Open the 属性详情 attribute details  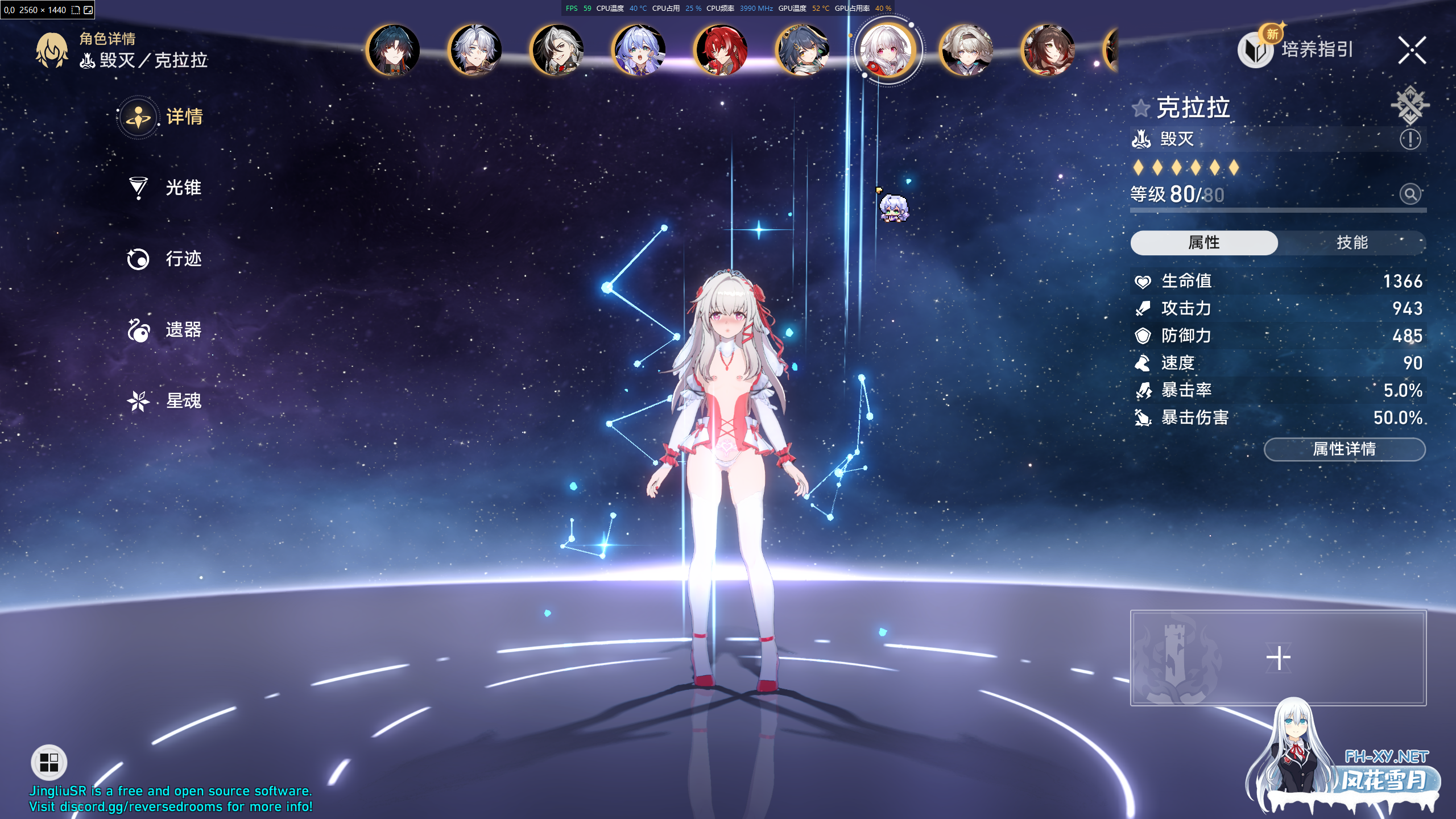1344,449
